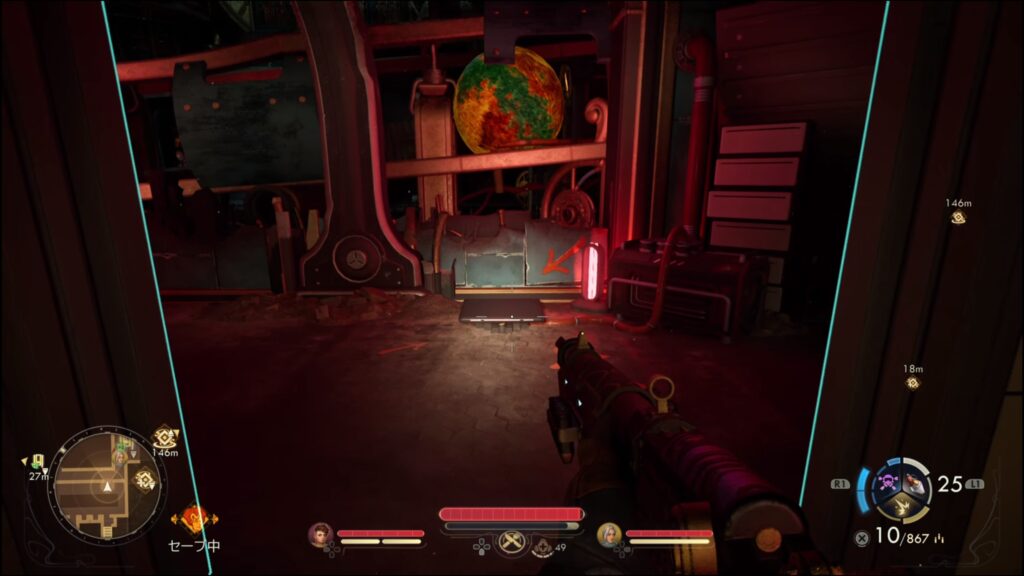Click the objective marker inside the minimap
This screenshot has height=576, width=1024.
143,479
